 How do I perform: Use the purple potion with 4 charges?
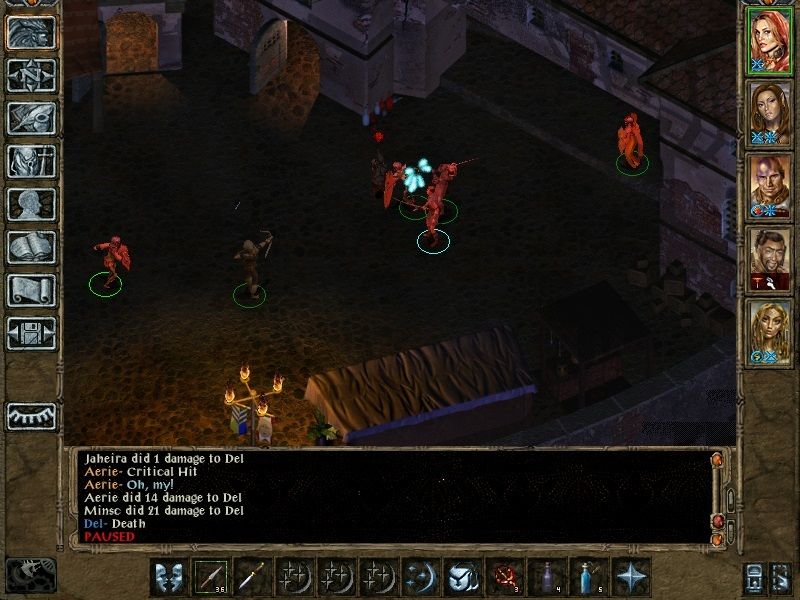click(x=548, y=577)
